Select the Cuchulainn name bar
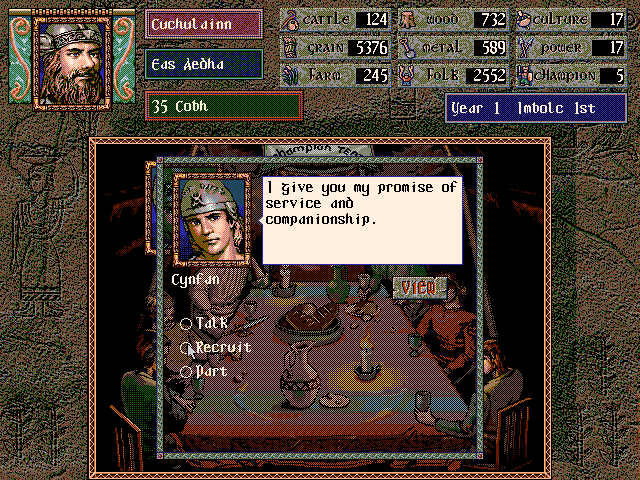 pyautogui.click(x=204, y=23)
